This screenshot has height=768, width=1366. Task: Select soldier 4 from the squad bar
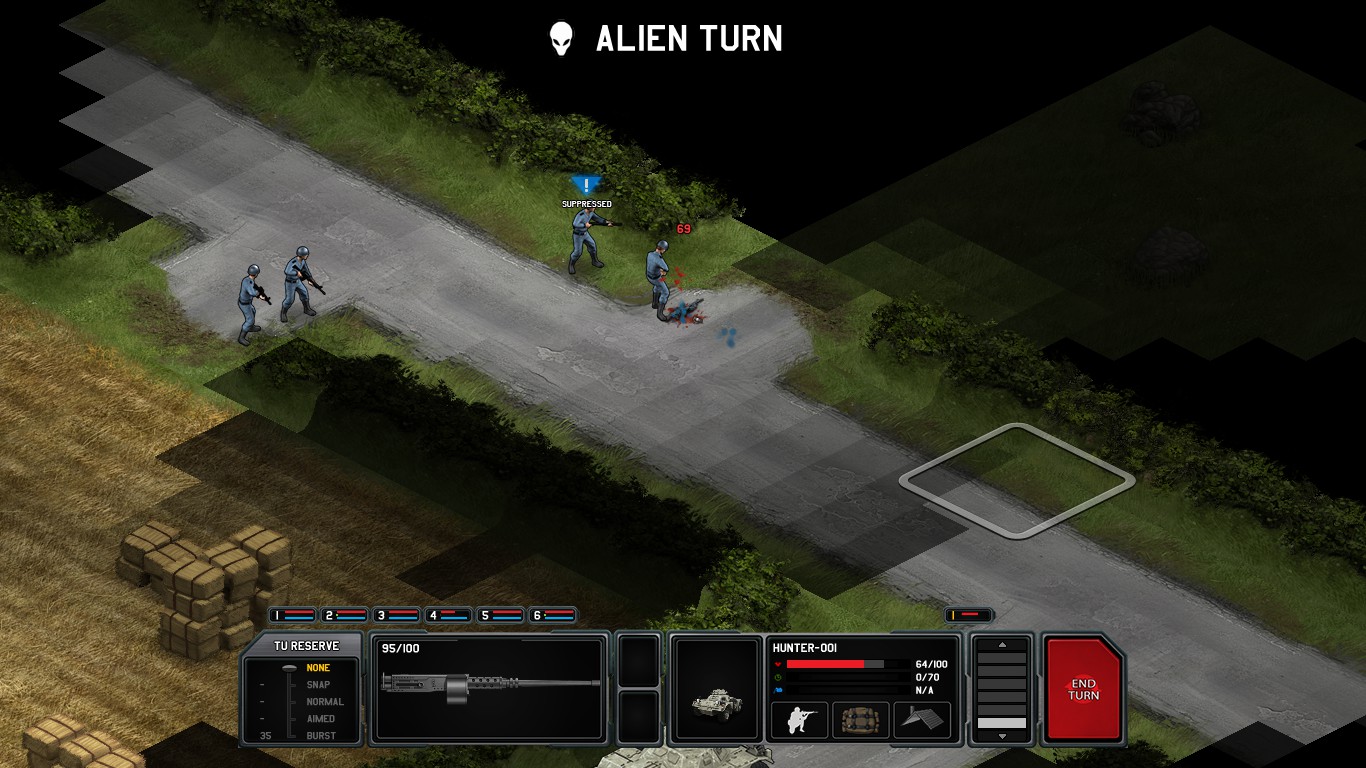[x=448, y=615]
